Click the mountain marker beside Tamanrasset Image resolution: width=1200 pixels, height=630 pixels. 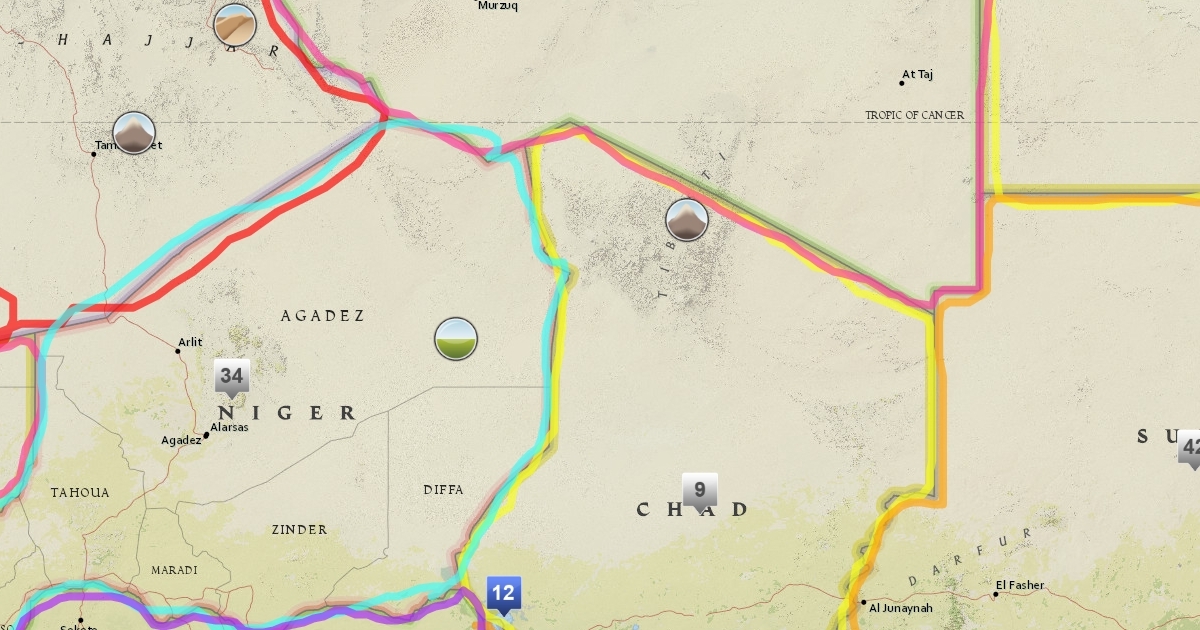[x=134, y=133]
